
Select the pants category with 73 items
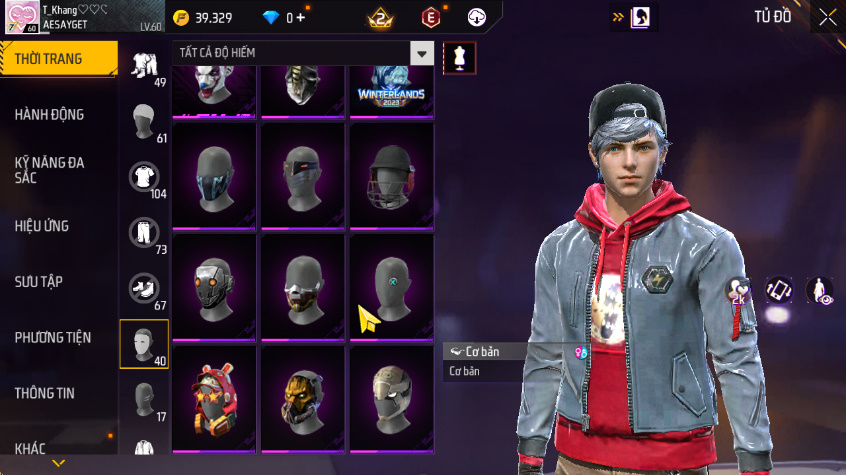point(145,234)
